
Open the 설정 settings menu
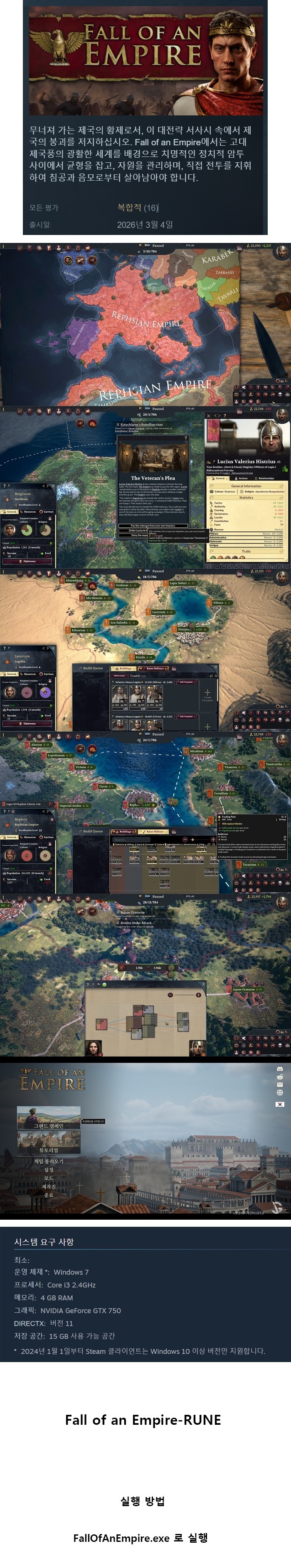click(49, 1169)
